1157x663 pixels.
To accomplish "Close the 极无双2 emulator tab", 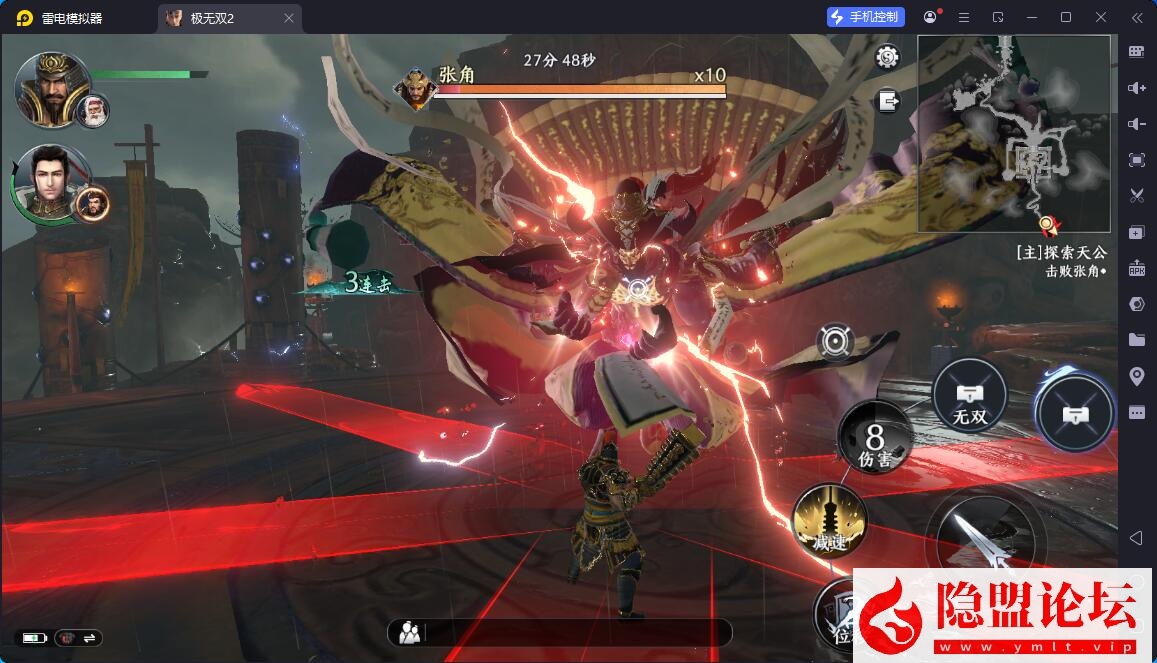I will coord(289,18).
